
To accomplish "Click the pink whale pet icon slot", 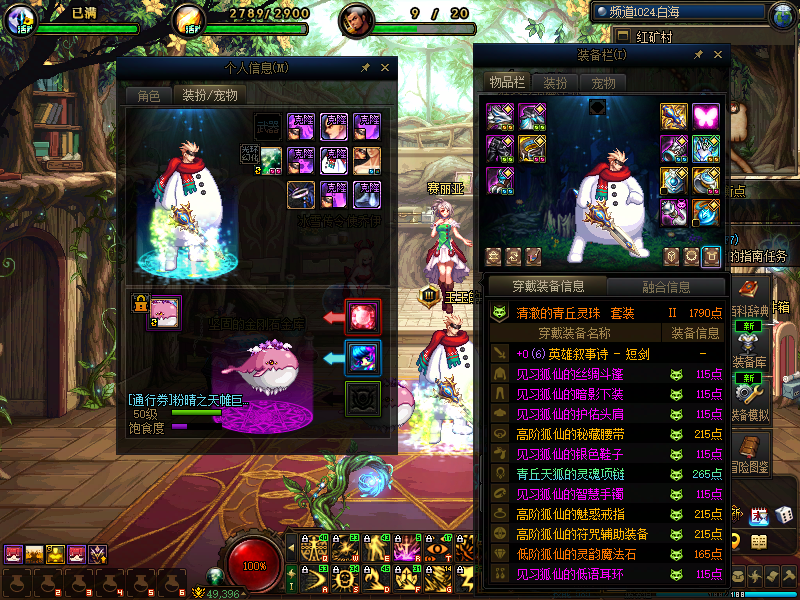I will [164, 313].
